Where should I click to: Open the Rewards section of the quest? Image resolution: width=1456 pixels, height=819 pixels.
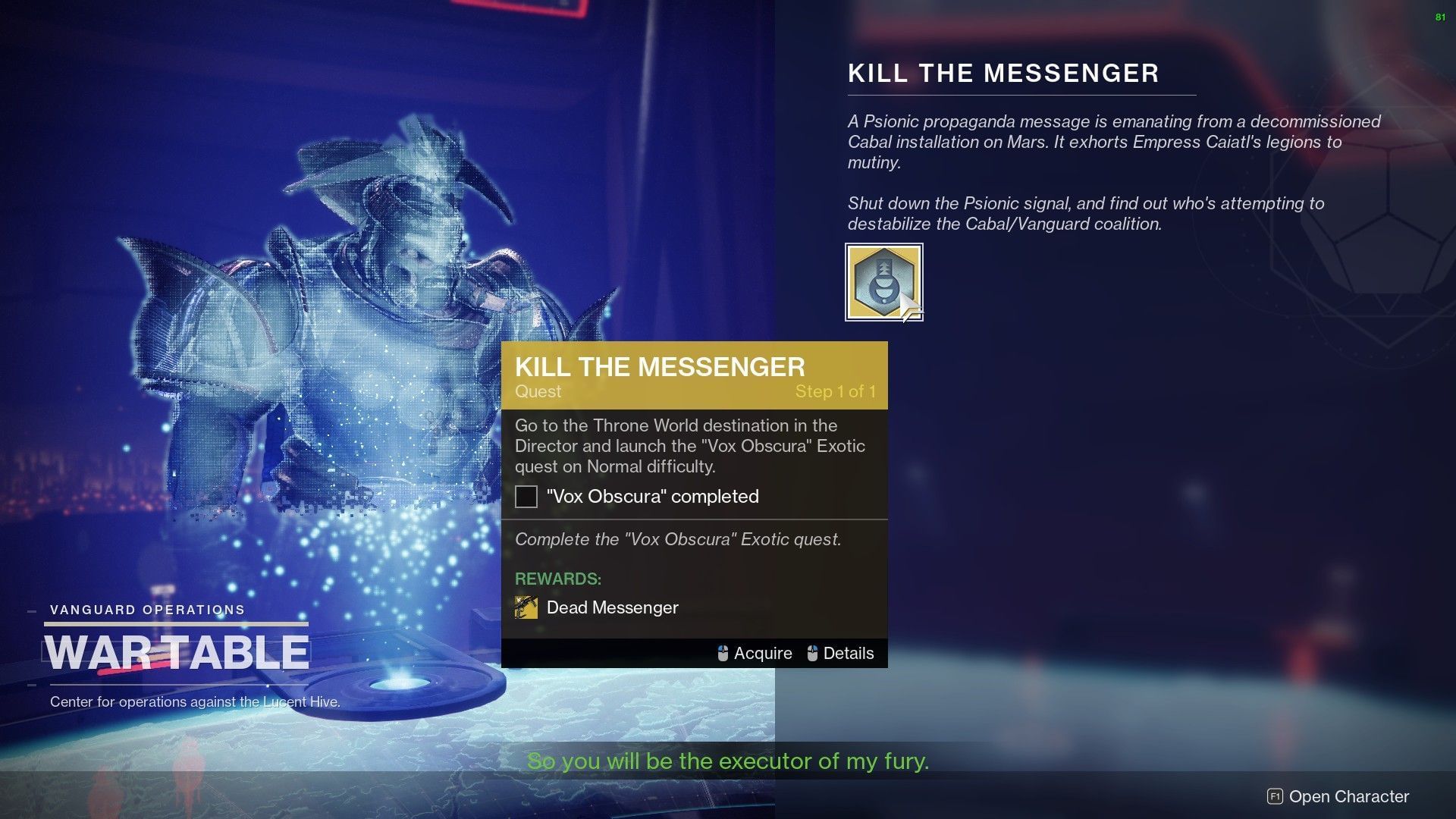(x=558, y=579)
